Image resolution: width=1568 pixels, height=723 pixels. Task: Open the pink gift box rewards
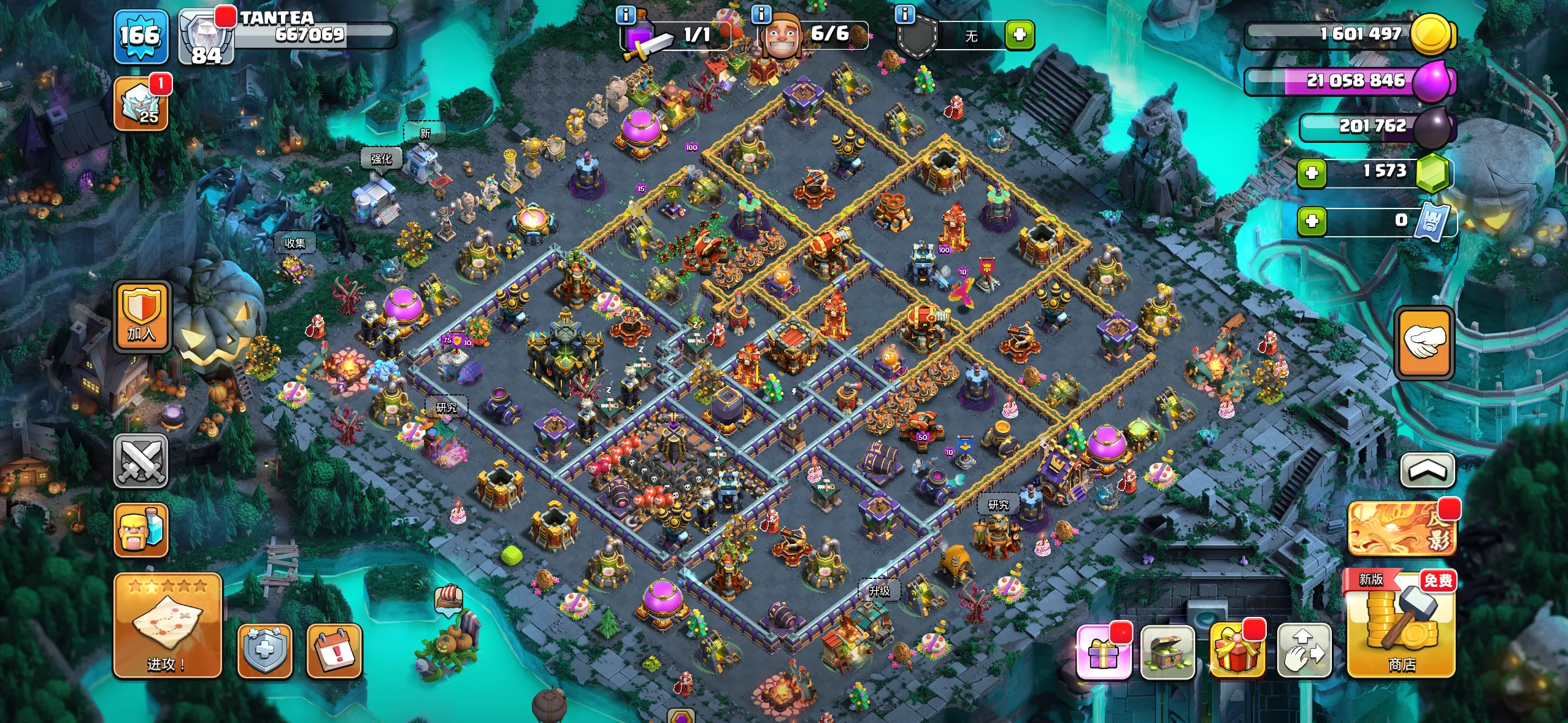pos(1104,652)
